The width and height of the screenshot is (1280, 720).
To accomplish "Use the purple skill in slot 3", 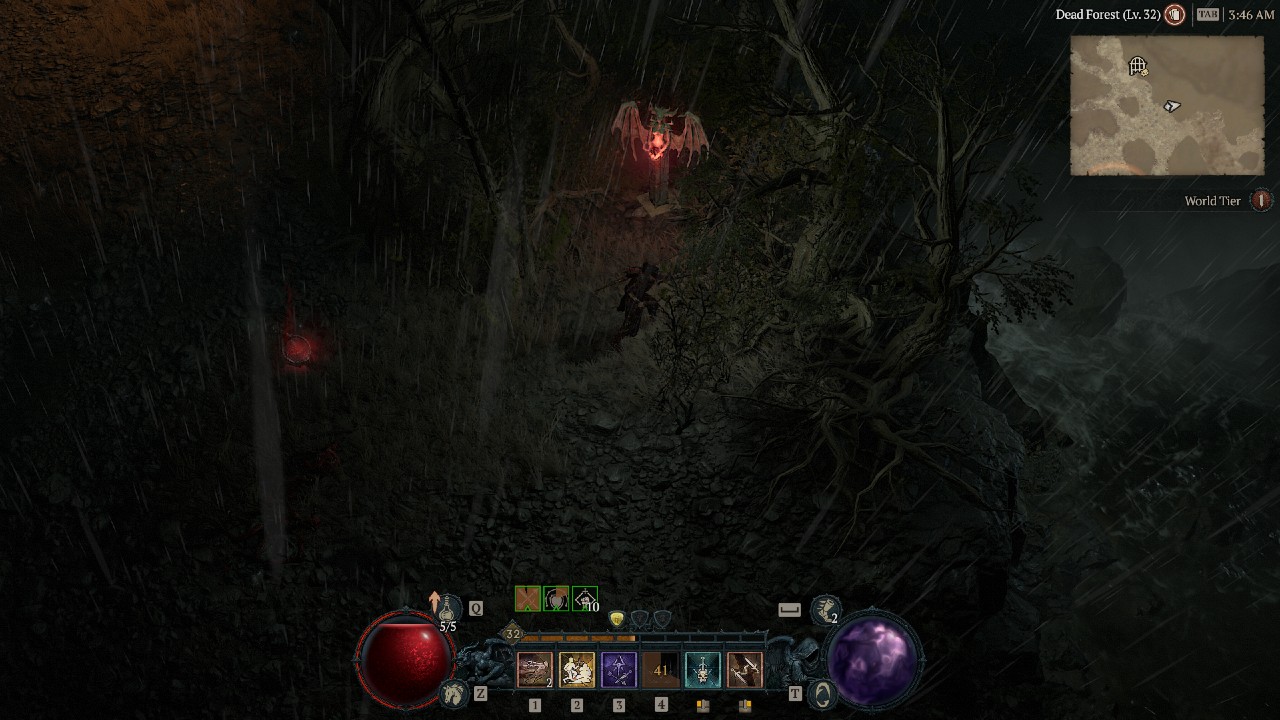I will pos(618,670).
